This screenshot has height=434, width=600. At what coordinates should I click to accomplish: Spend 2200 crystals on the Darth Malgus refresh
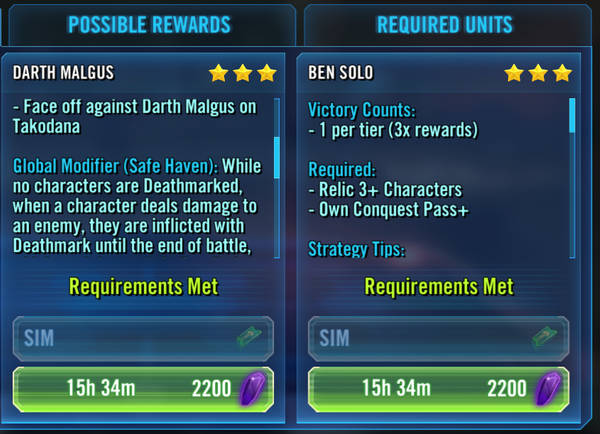147,388
